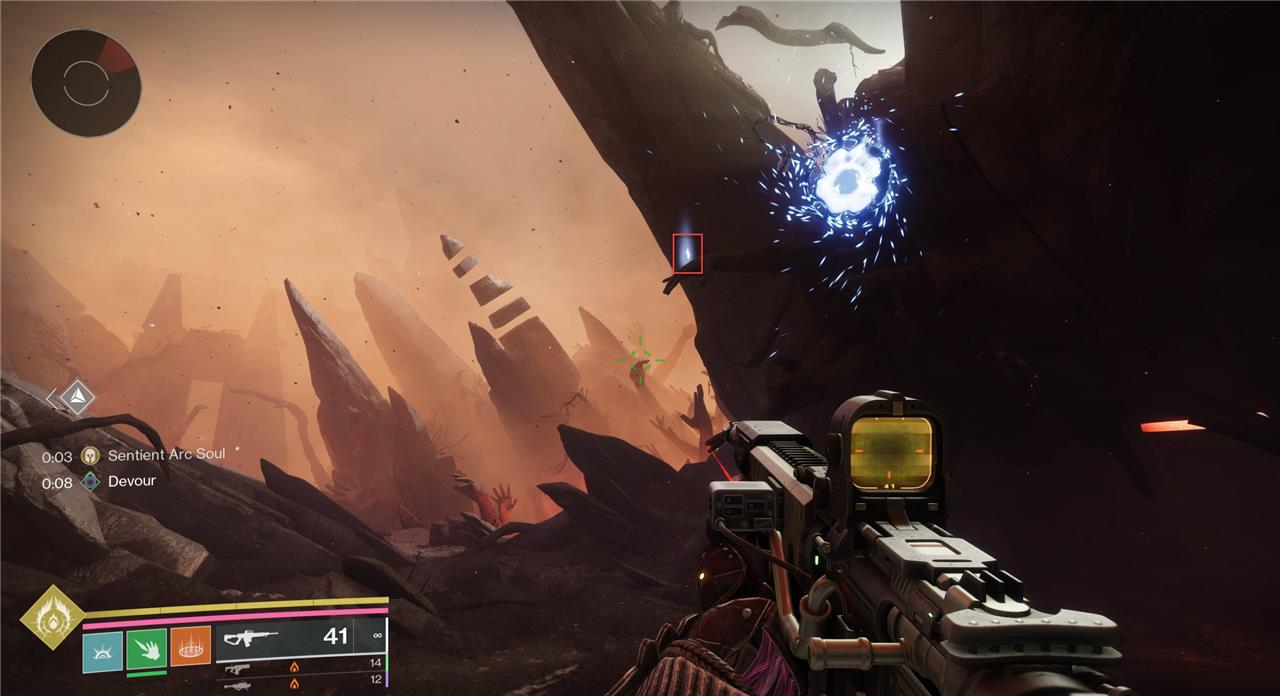Trigger the green melee ability icon
The image size is (1280, 696).
pyautogui.click(x=146, y=647)
